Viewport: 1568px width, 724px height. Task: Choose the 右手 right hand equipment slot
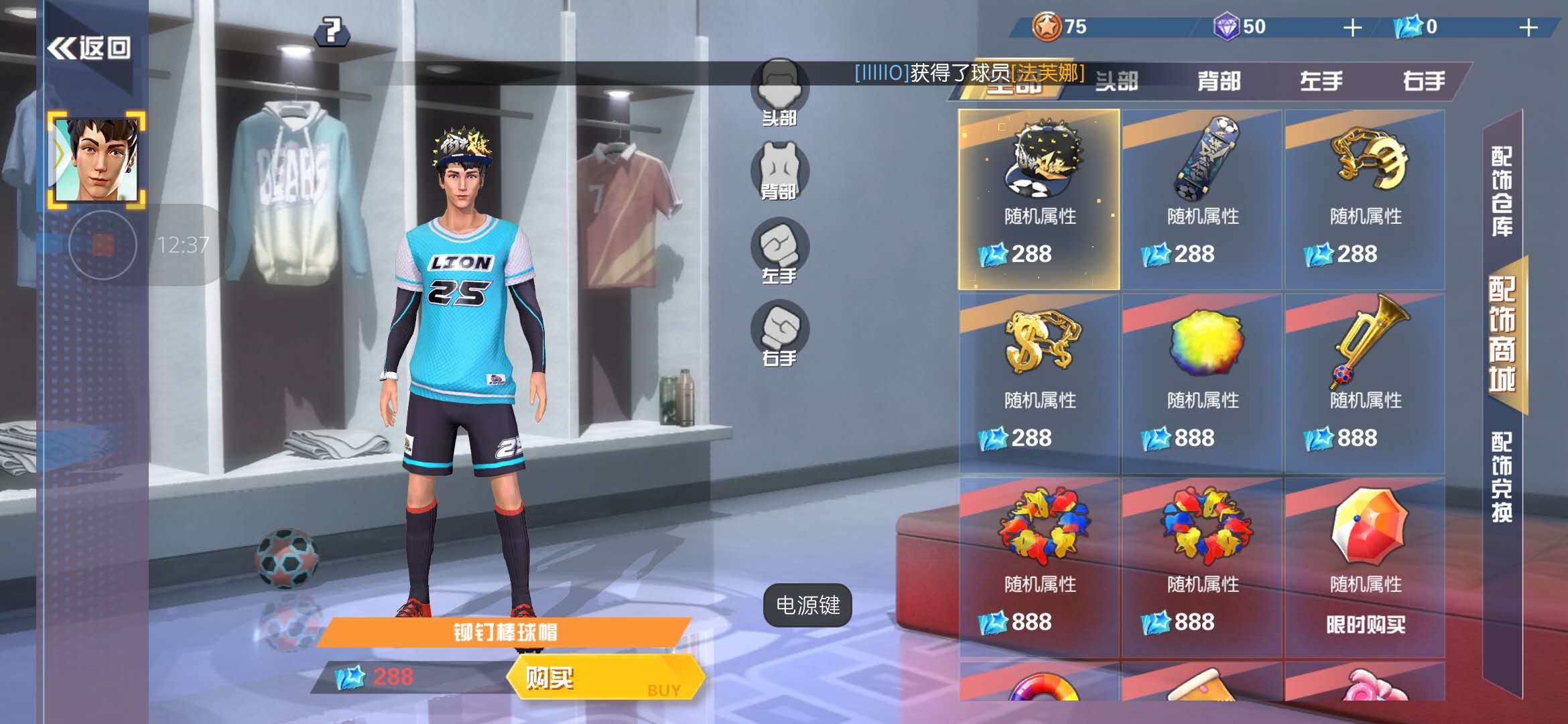[x=779, y=333]
